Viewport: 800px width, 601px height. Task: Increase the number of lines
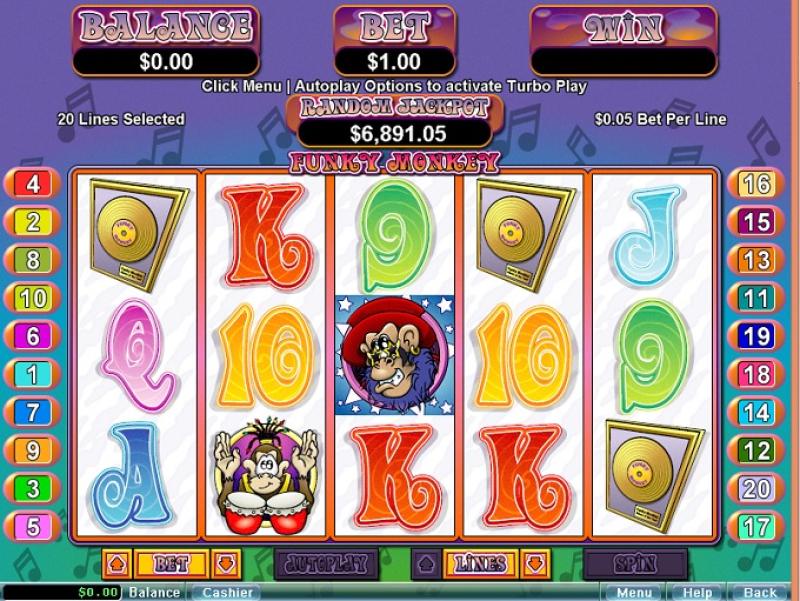coord(425,564)
